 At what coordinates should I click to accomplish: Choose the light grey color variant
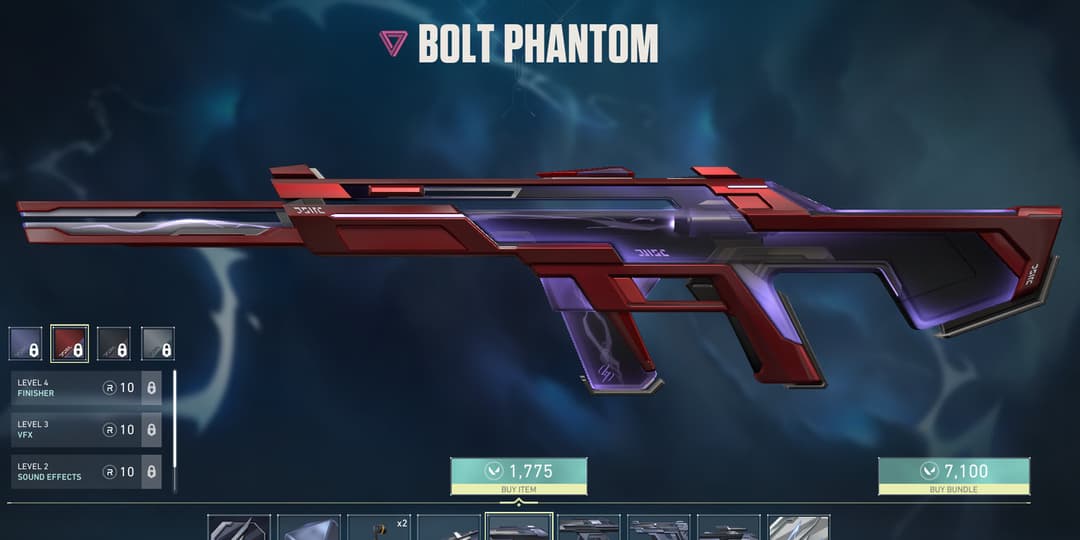click(157, 344)
